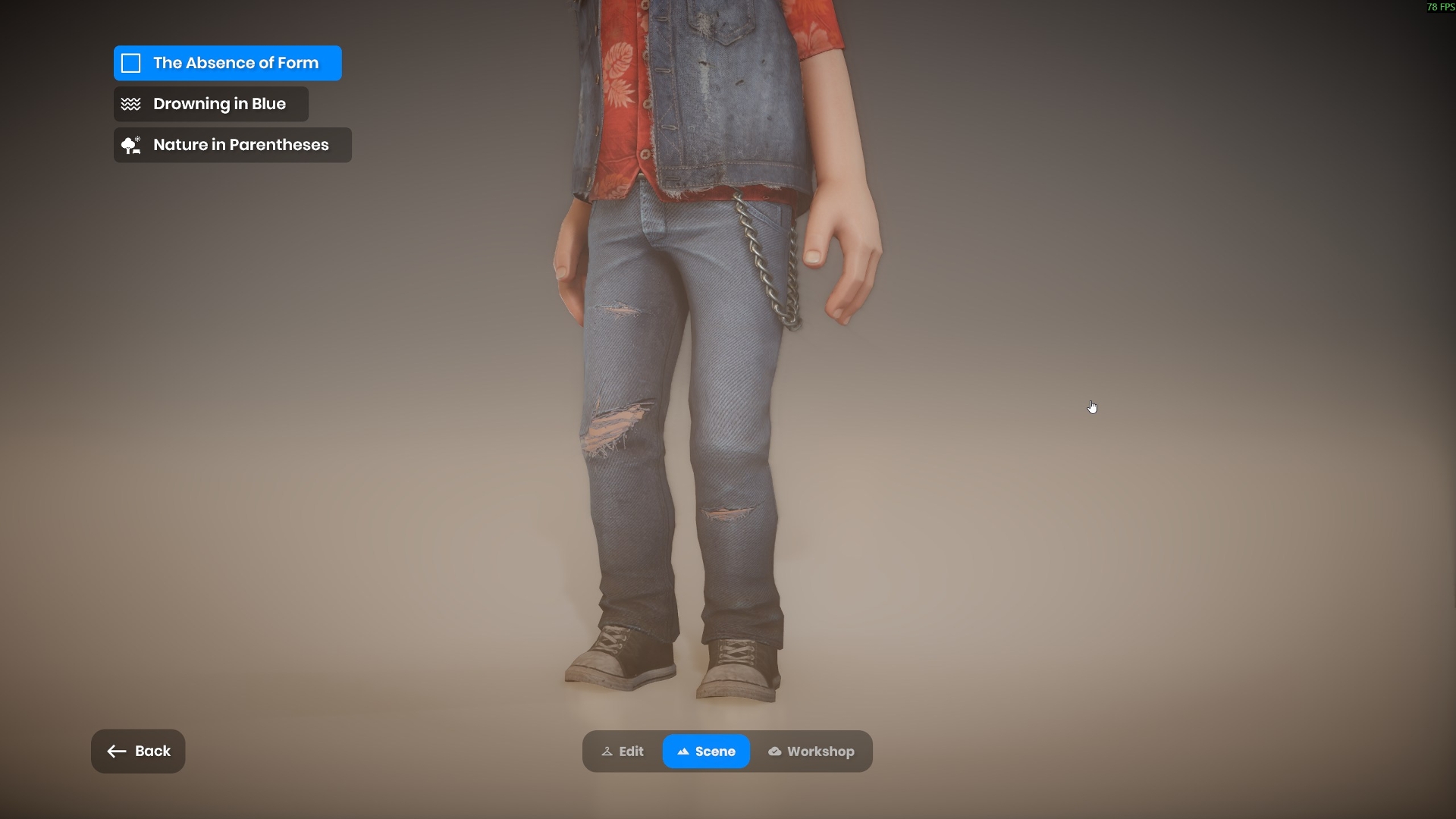
Task: Go back with the Back button
Action: [138, 752]
